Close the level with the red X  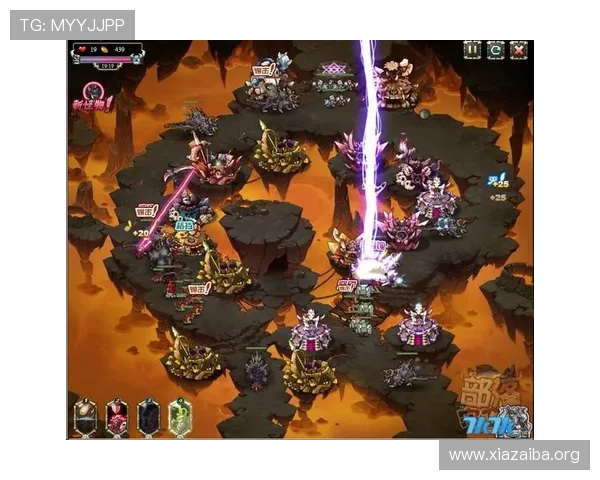point(518,49)
